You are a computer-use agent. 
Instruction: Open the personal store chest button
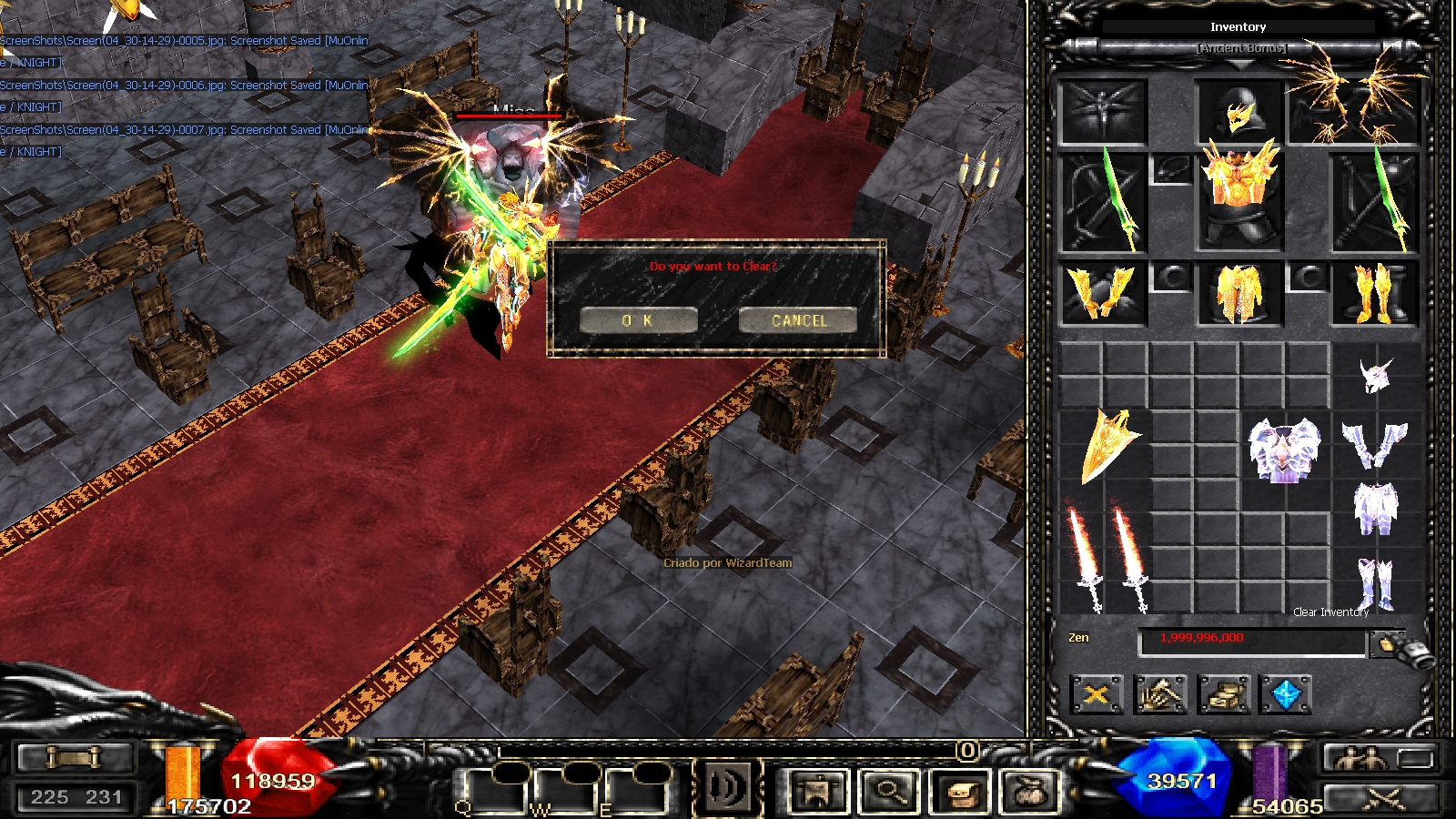pos(1223,695)
